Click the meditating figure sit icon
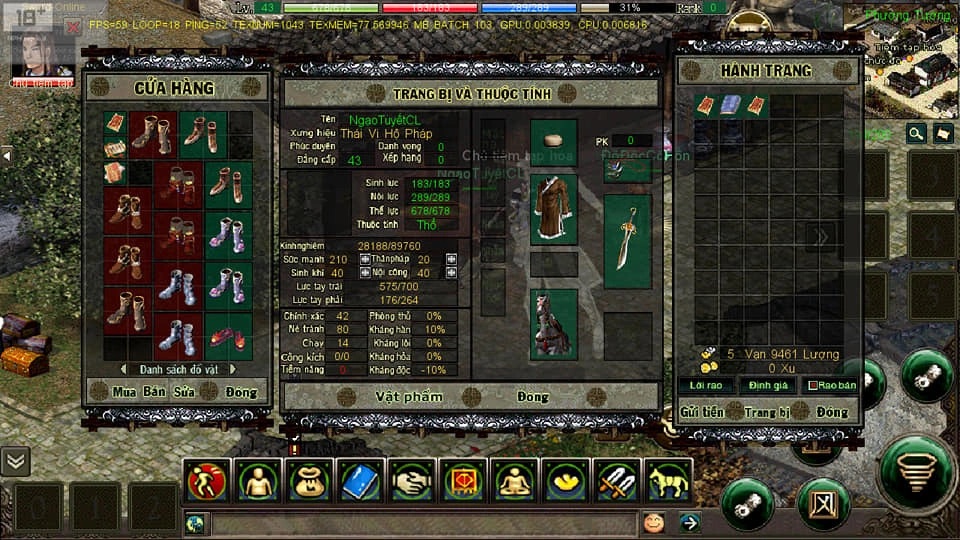 coord(515,481)
